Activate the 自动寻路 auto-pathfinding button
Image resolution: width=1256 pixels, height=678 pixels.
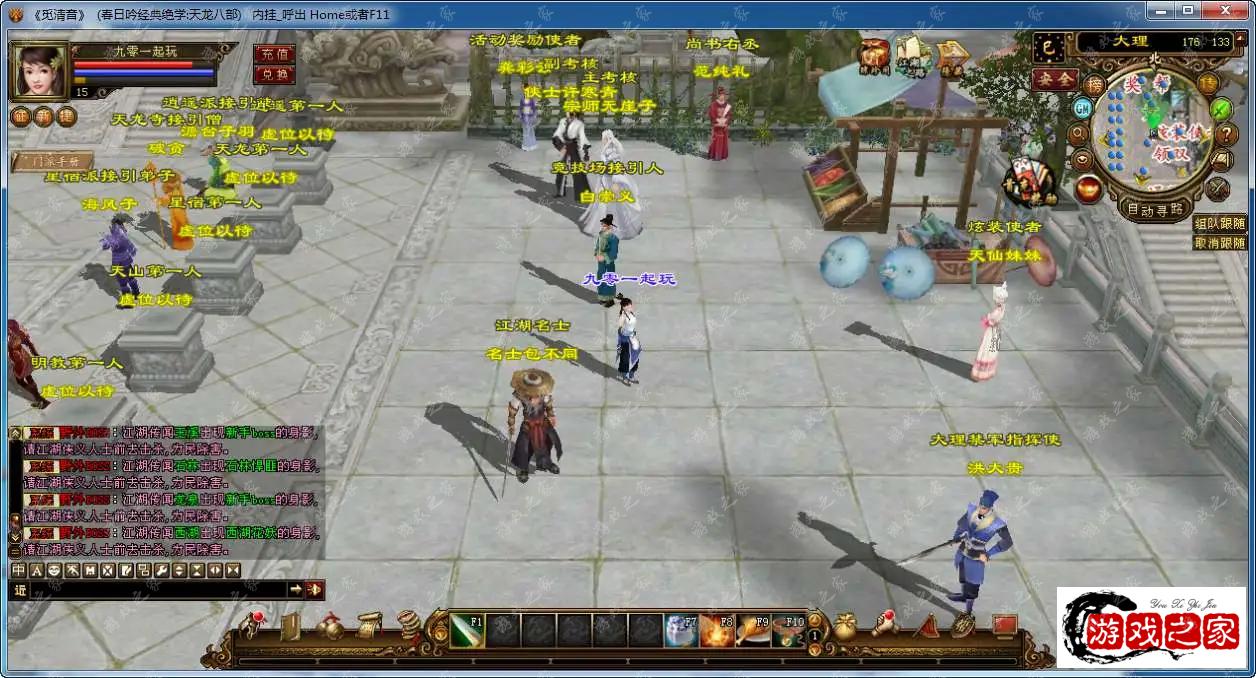1157,209
